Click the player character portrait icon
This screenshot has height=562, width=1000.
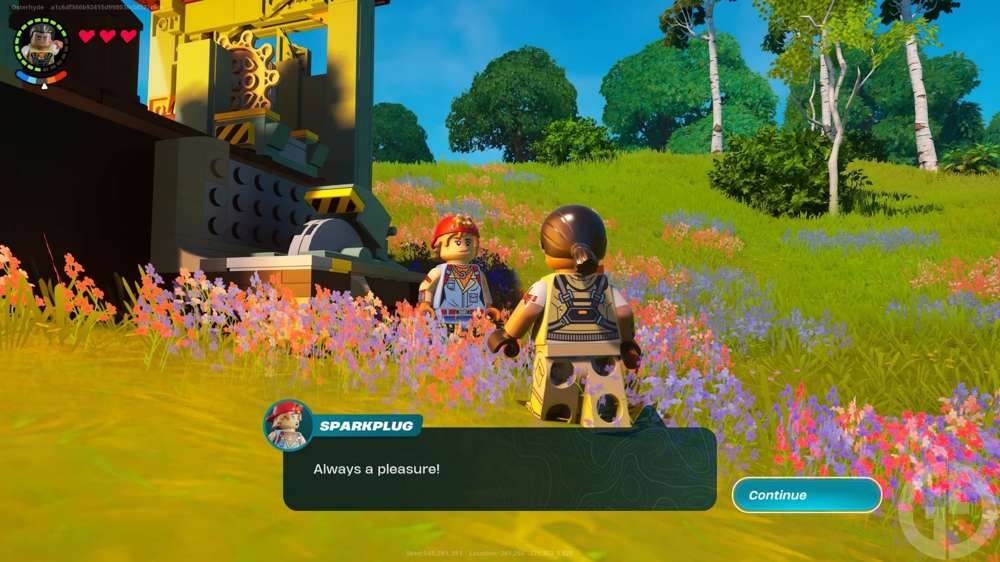click(x=42, y=44)
